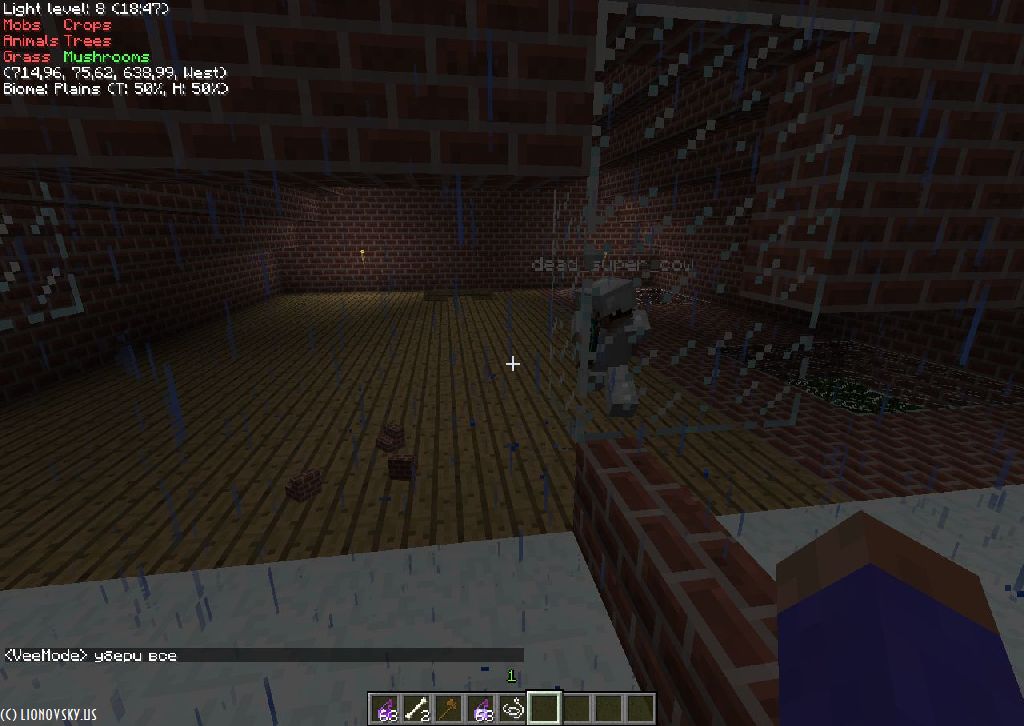Viewport: 1024px width, 726px height.
Task: Select the wooden staff hotbar slot
Action: pos(449,709)
